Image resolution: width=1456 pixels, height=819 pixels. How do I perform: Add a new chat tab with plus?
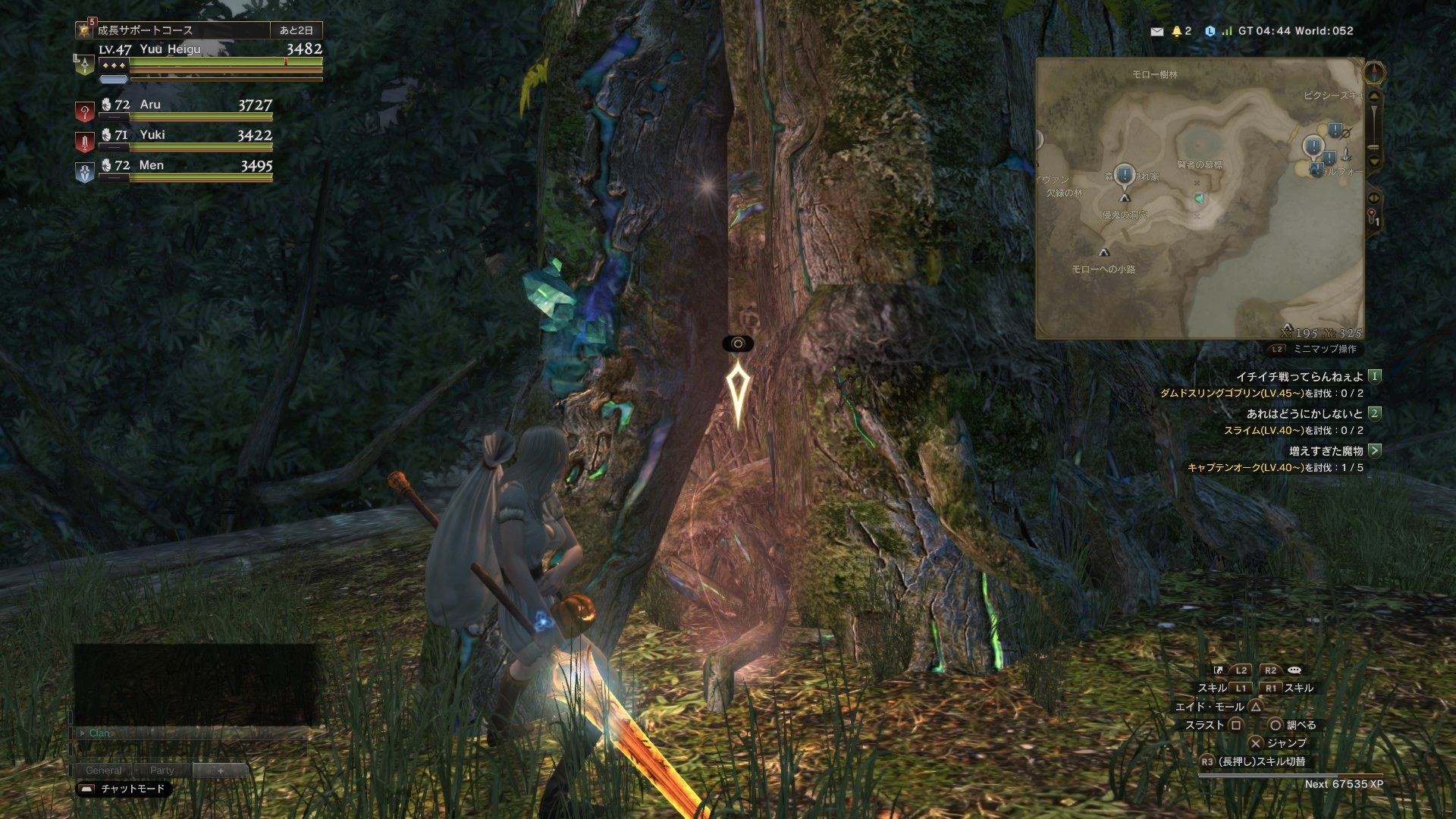tap(221, 770)
